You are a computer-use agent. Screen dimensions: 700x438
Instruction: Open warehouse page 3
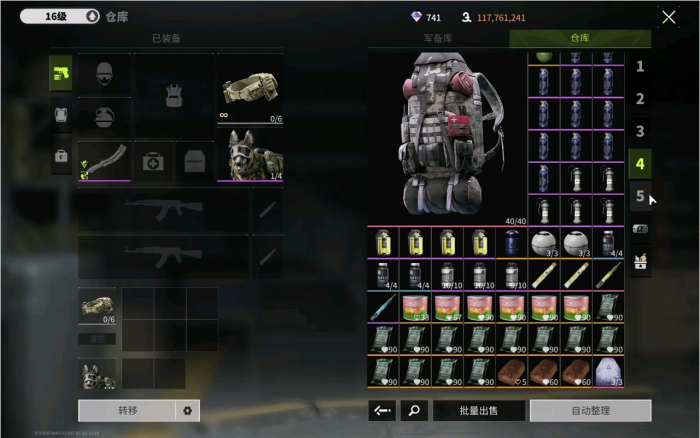[640, 131]
